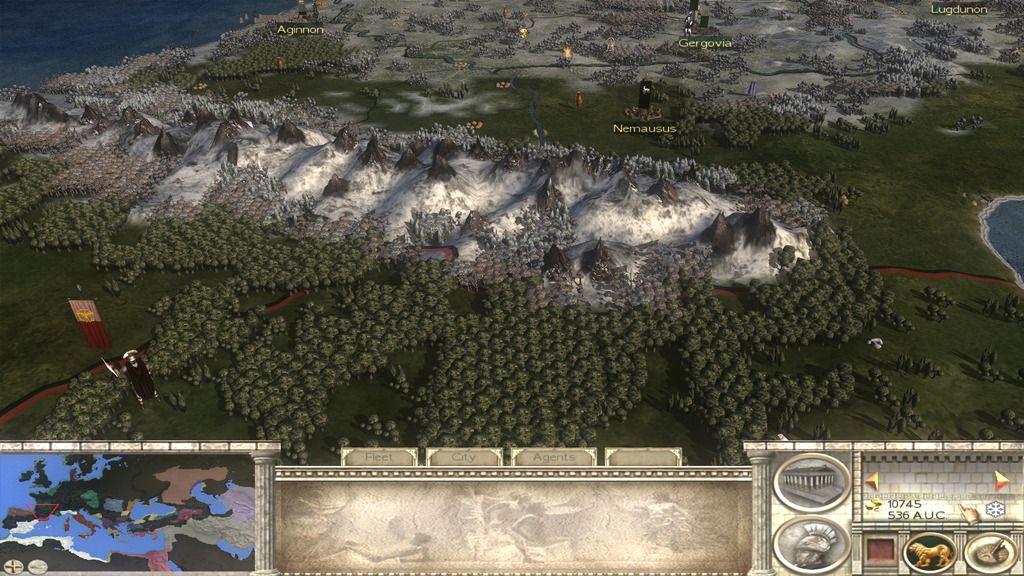
Task: Select next item with right arrow
Action: coord(1001,480)
